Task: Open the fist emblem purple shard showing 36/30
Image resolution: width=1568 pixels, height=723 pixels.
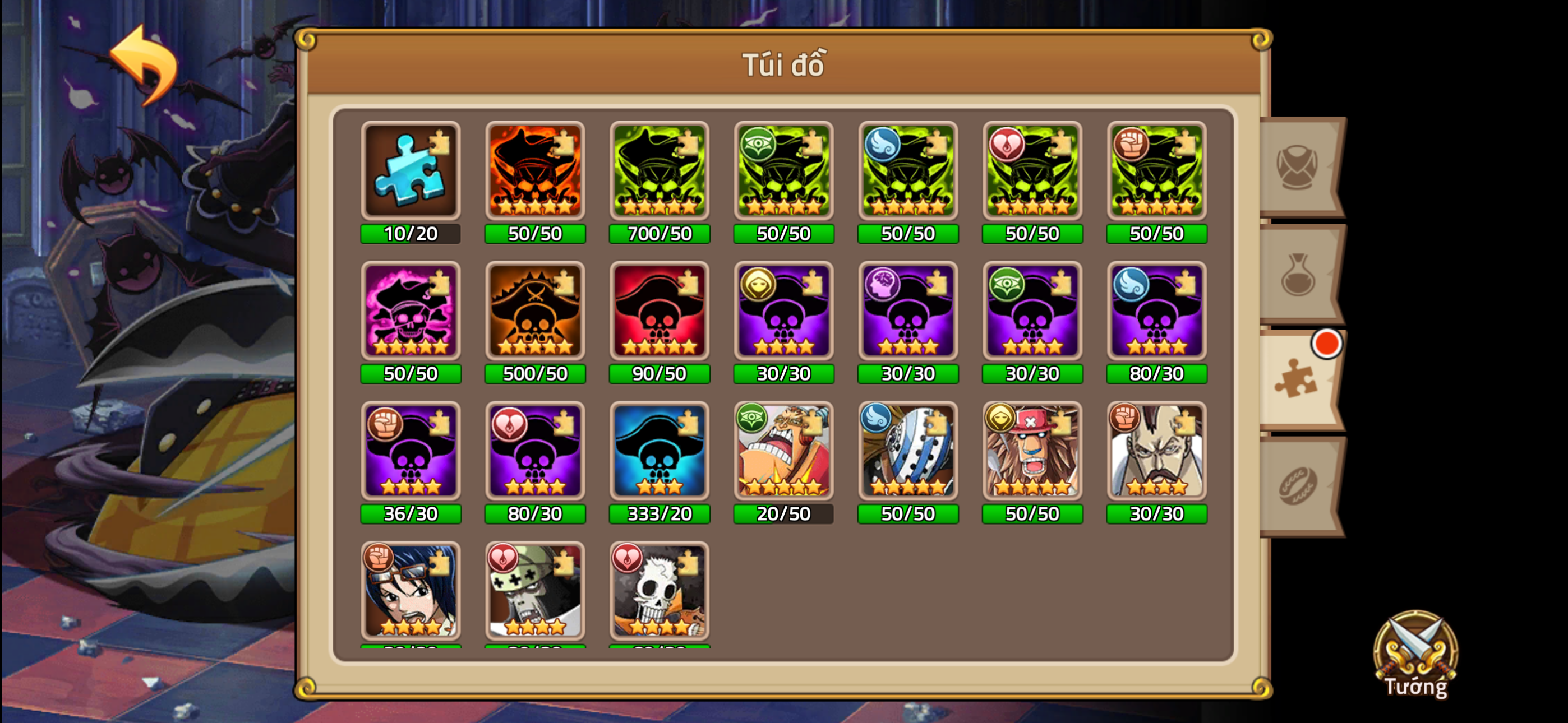Action: tap(411, 452)
